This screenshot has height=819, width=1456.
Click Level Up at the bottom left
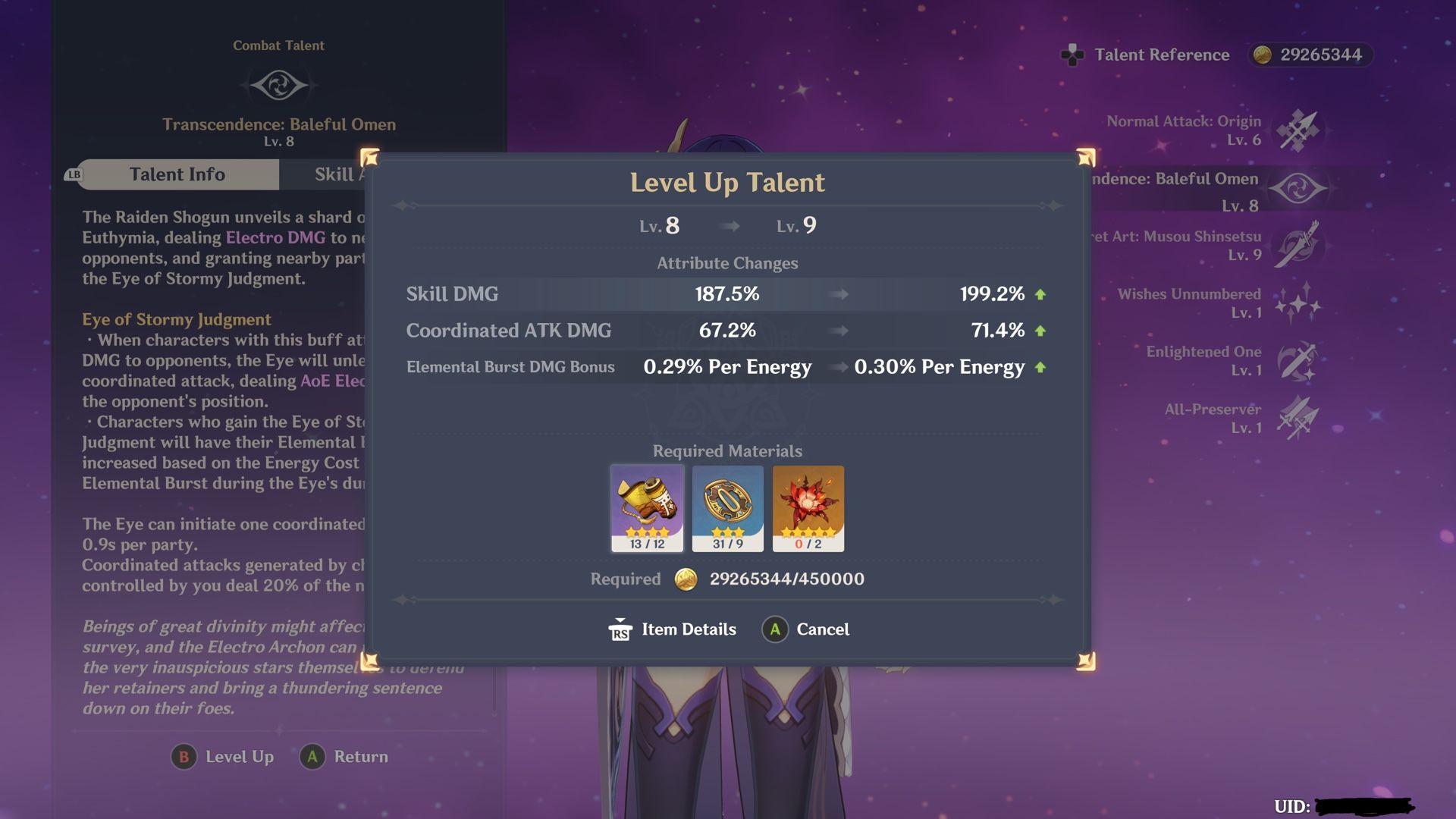pyautogui.click(x=222, y=756)
